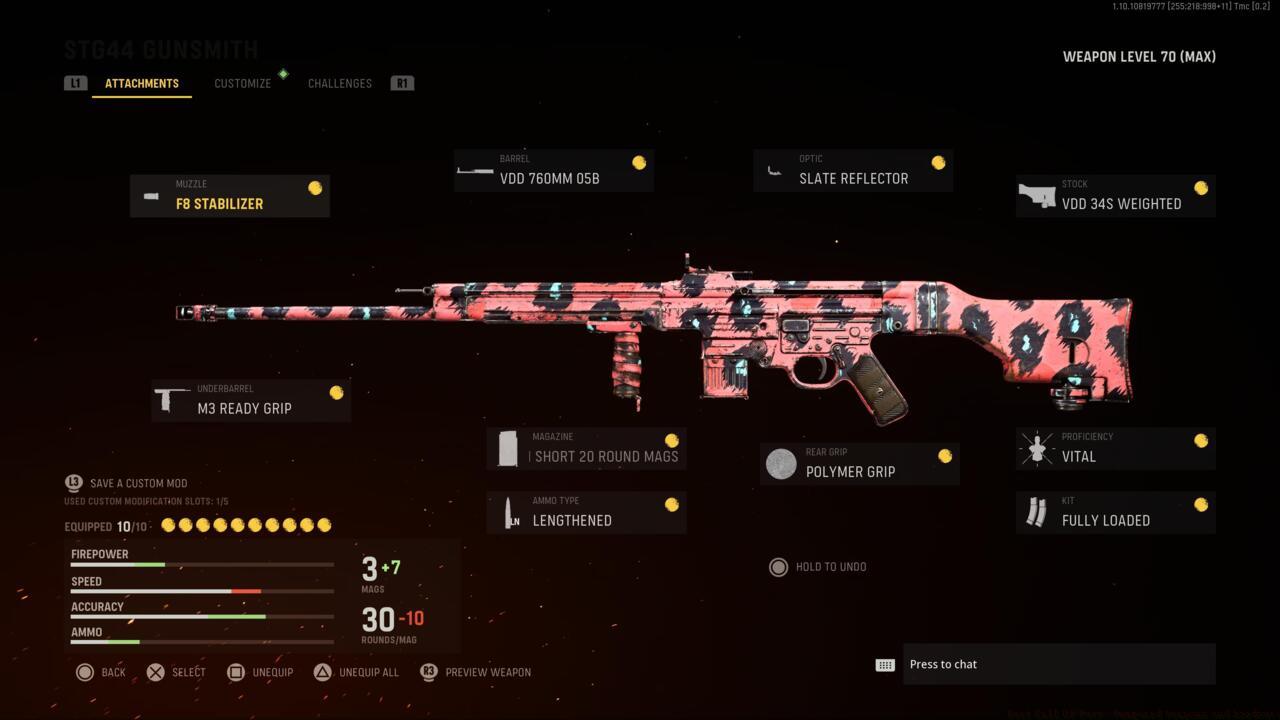Toggle the Select action at the bottom bar
Viewport: 1280px width, 720px height.
176,672
